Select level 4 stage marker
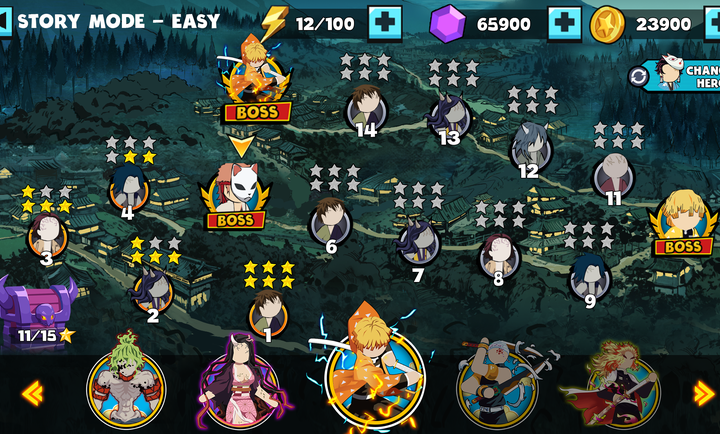Viewport: 720px width, 434px height. click(128, 188)
